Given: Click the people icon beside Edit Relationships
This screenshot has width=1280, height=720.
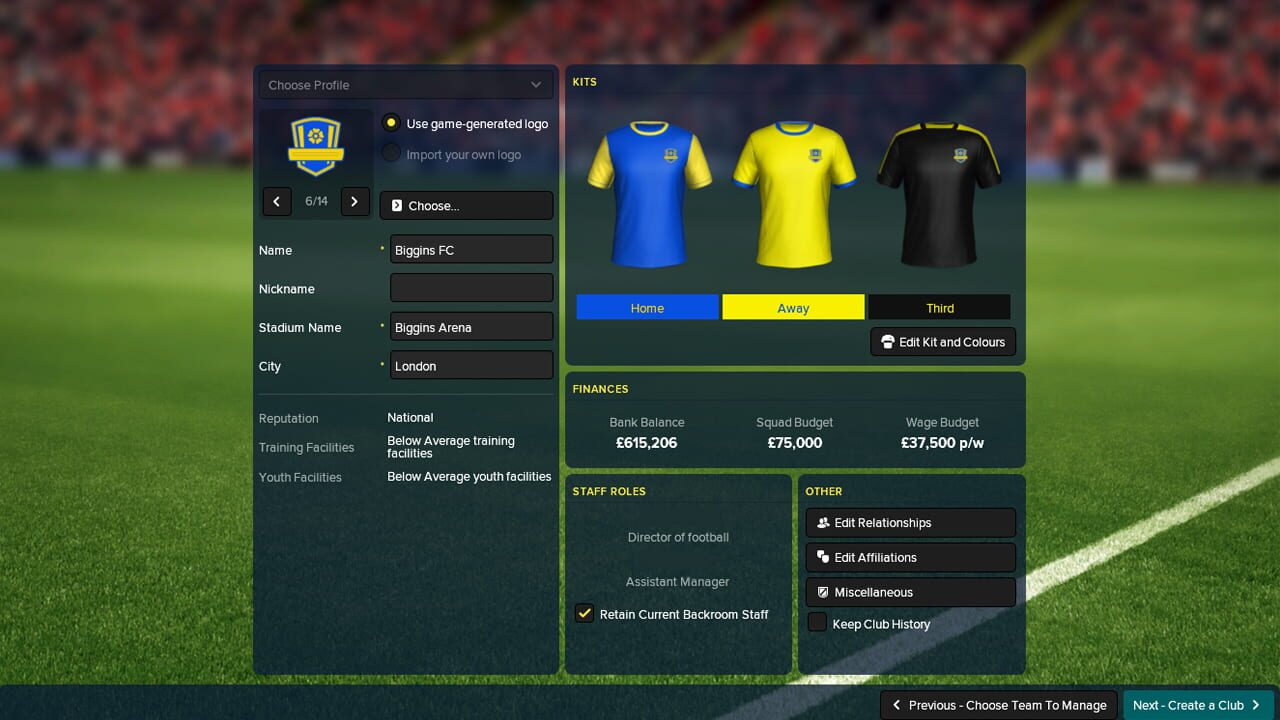Looking at the screenshot, I should (x=822, y=522).
